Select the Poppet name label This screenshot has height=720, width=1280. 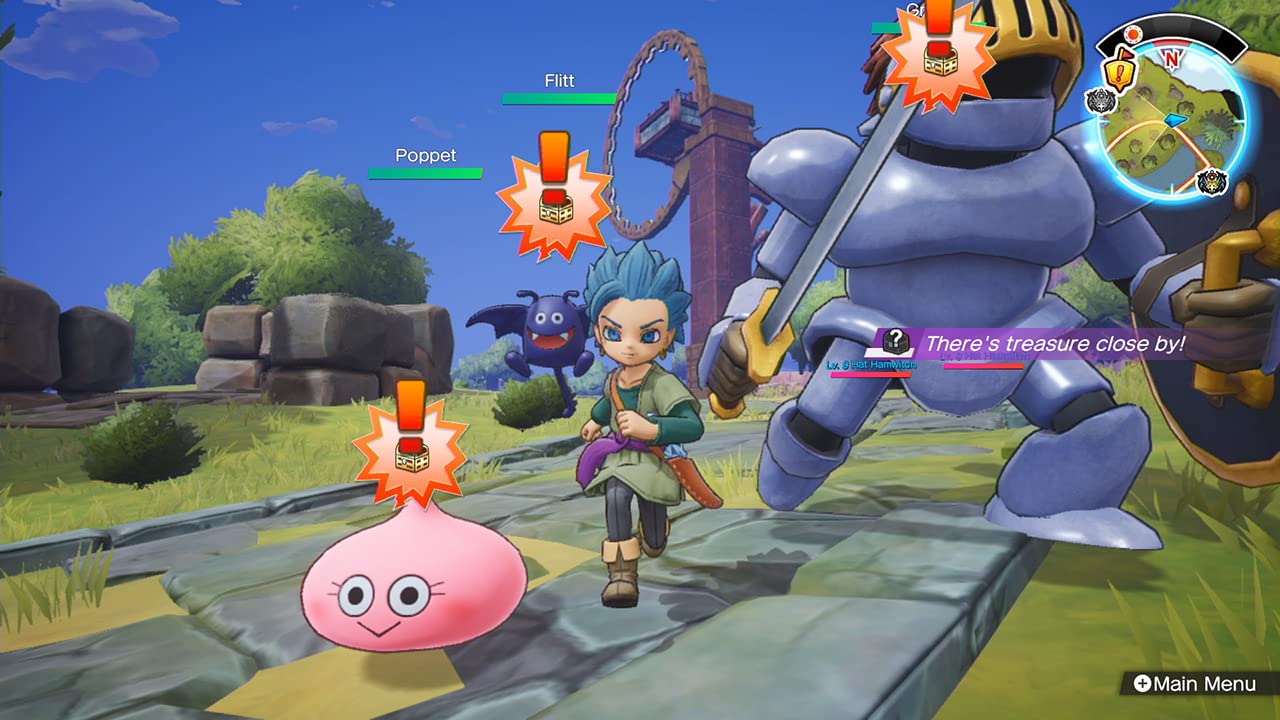click(x=424, y=156)
